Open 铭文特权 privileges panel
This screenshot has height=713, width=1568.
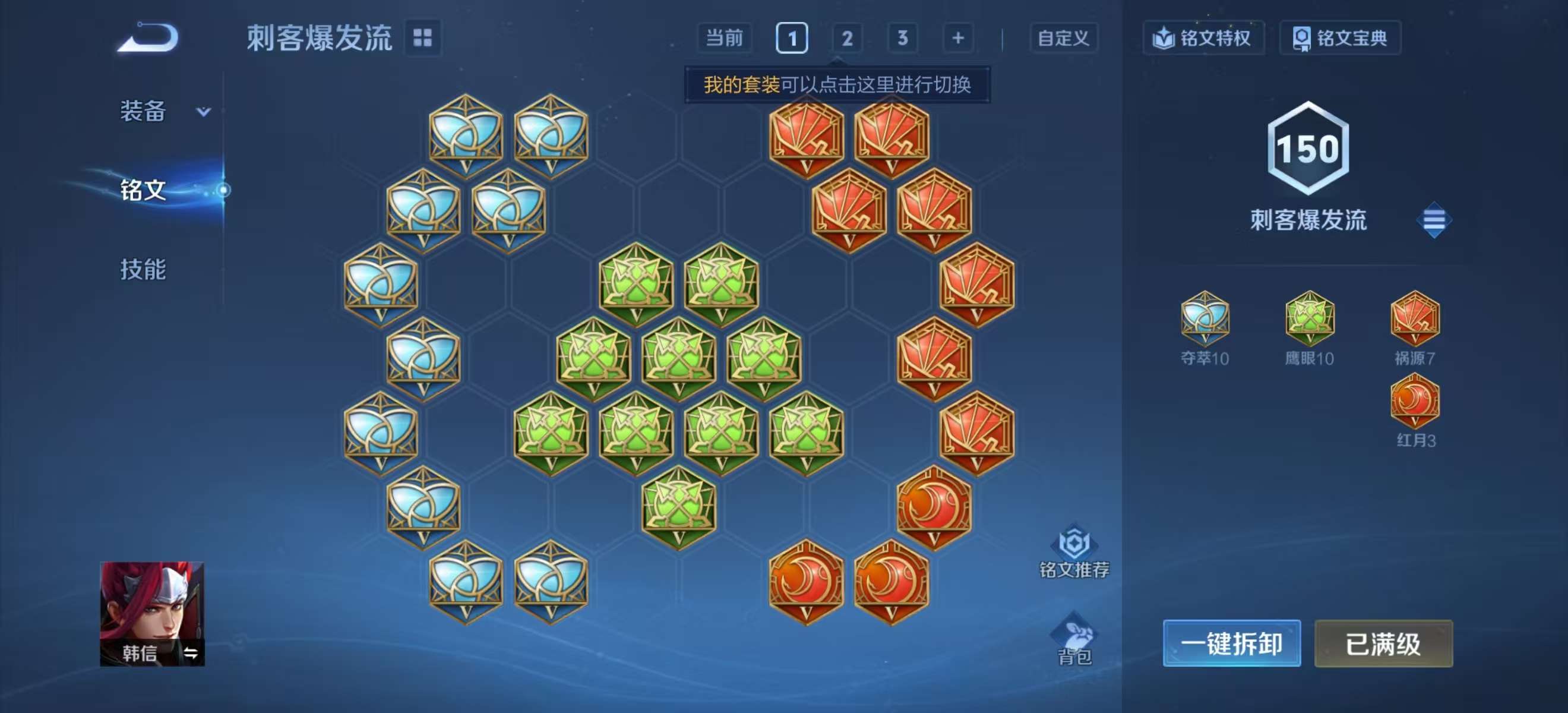pos(1202,38)
